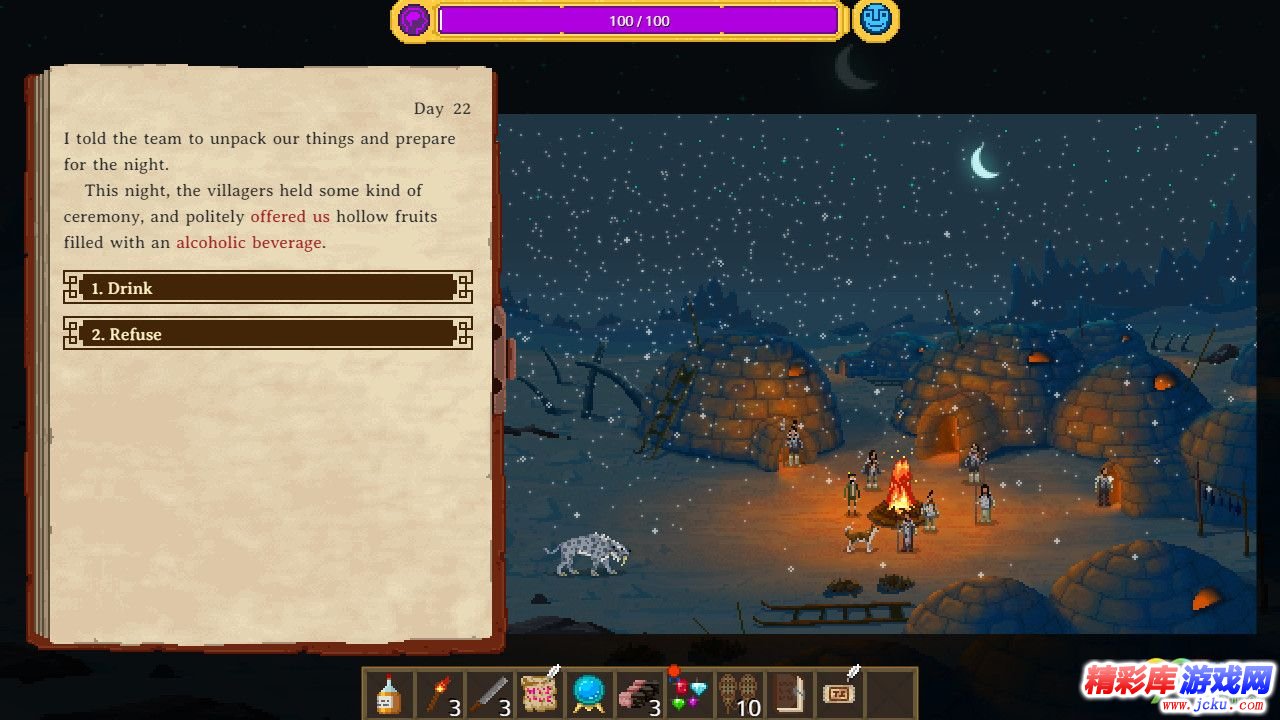The height and width of the screenshot is (720, 1280).
Task: Select the whisky bottle inventory slot
Action: 389,694
